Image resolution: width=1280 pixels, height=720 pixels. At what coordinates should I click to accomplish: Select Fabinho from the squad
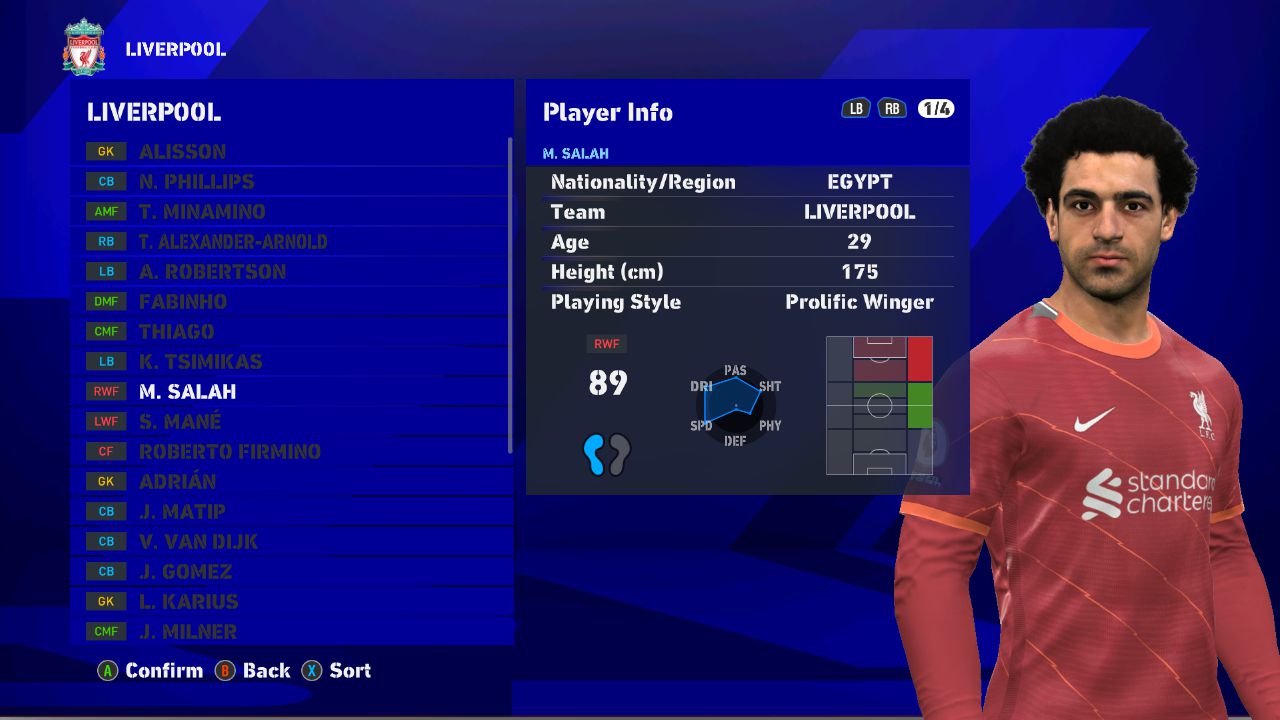(x=183, y=302)
